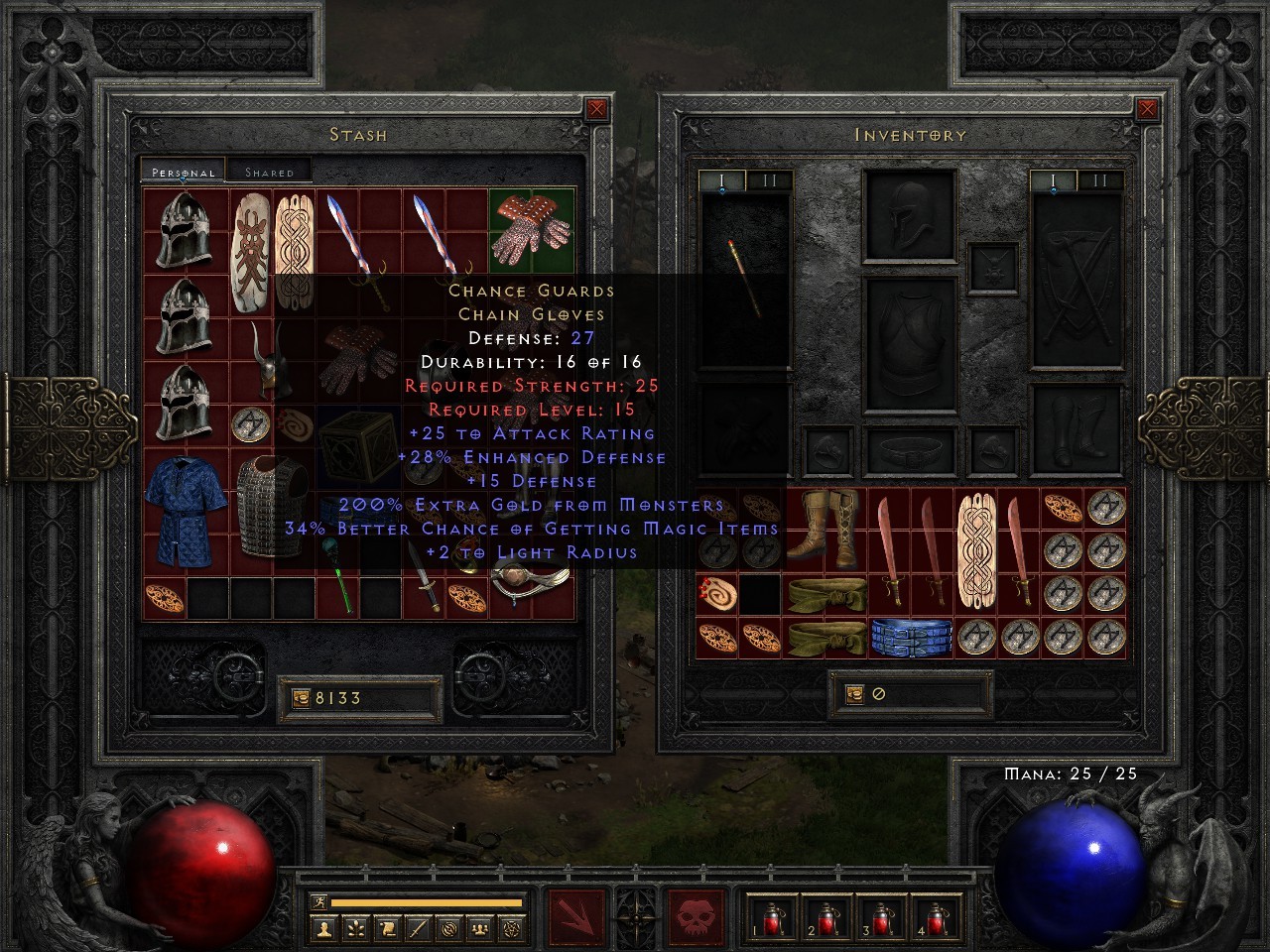Image resolution: width=1270 pixels, height=952 pixels.
Task: Open the skill tree icon in bottom menu
Action: pos(356,927)
